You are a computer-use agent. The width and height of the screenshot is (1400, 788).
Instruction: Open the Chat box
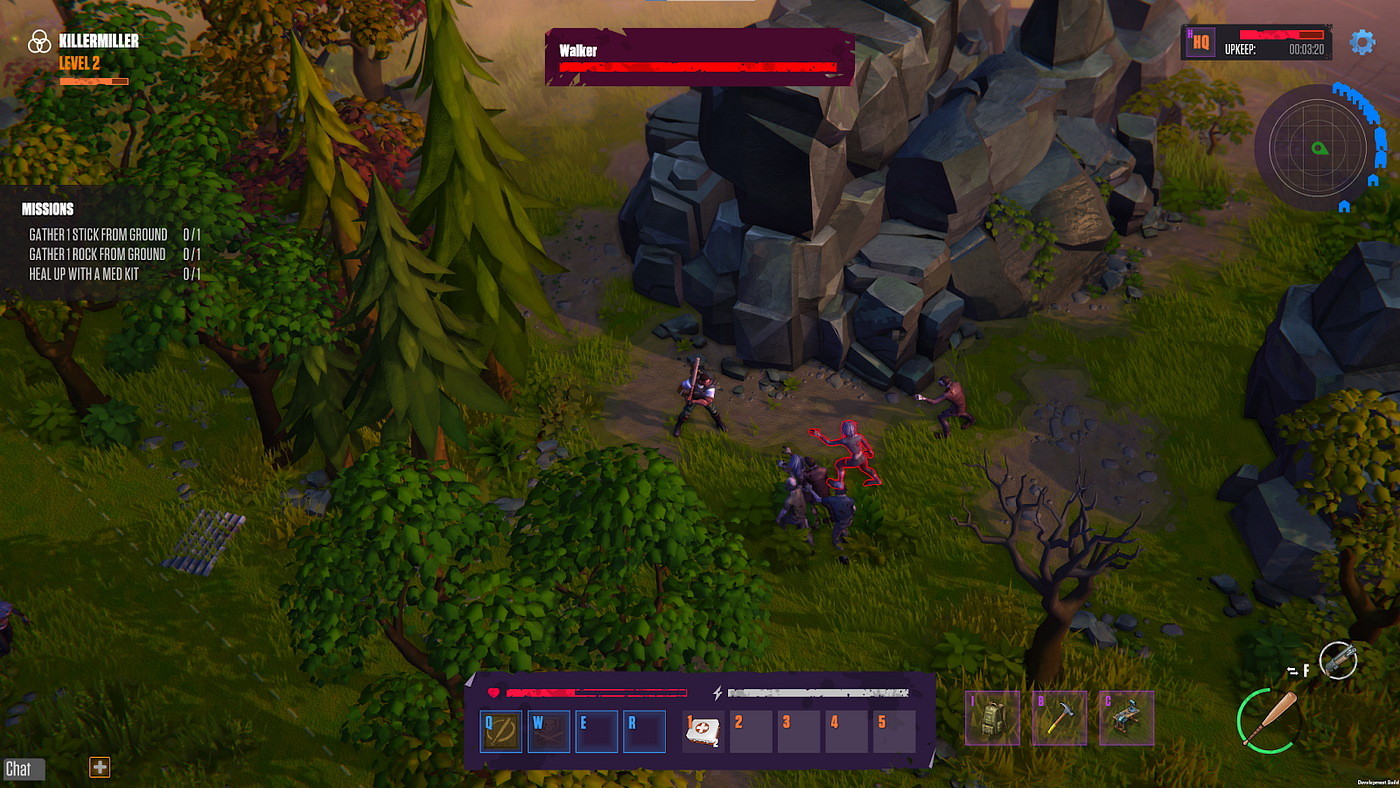[x=19, y=768]
